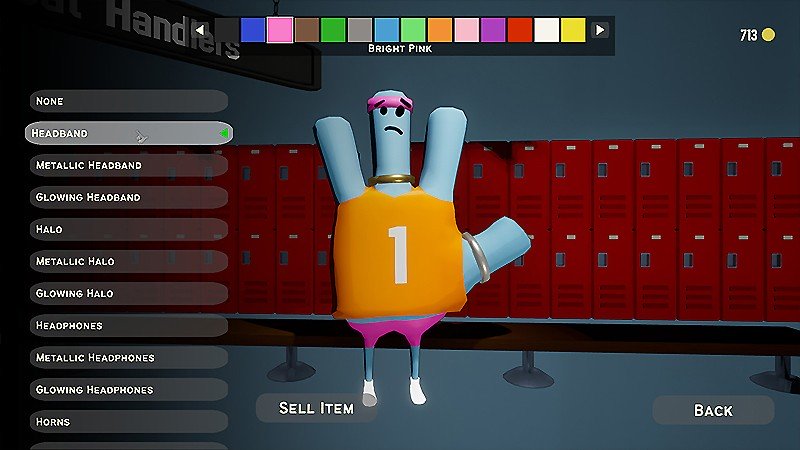Select the None option
800x450 pixels.
point(126,101)
